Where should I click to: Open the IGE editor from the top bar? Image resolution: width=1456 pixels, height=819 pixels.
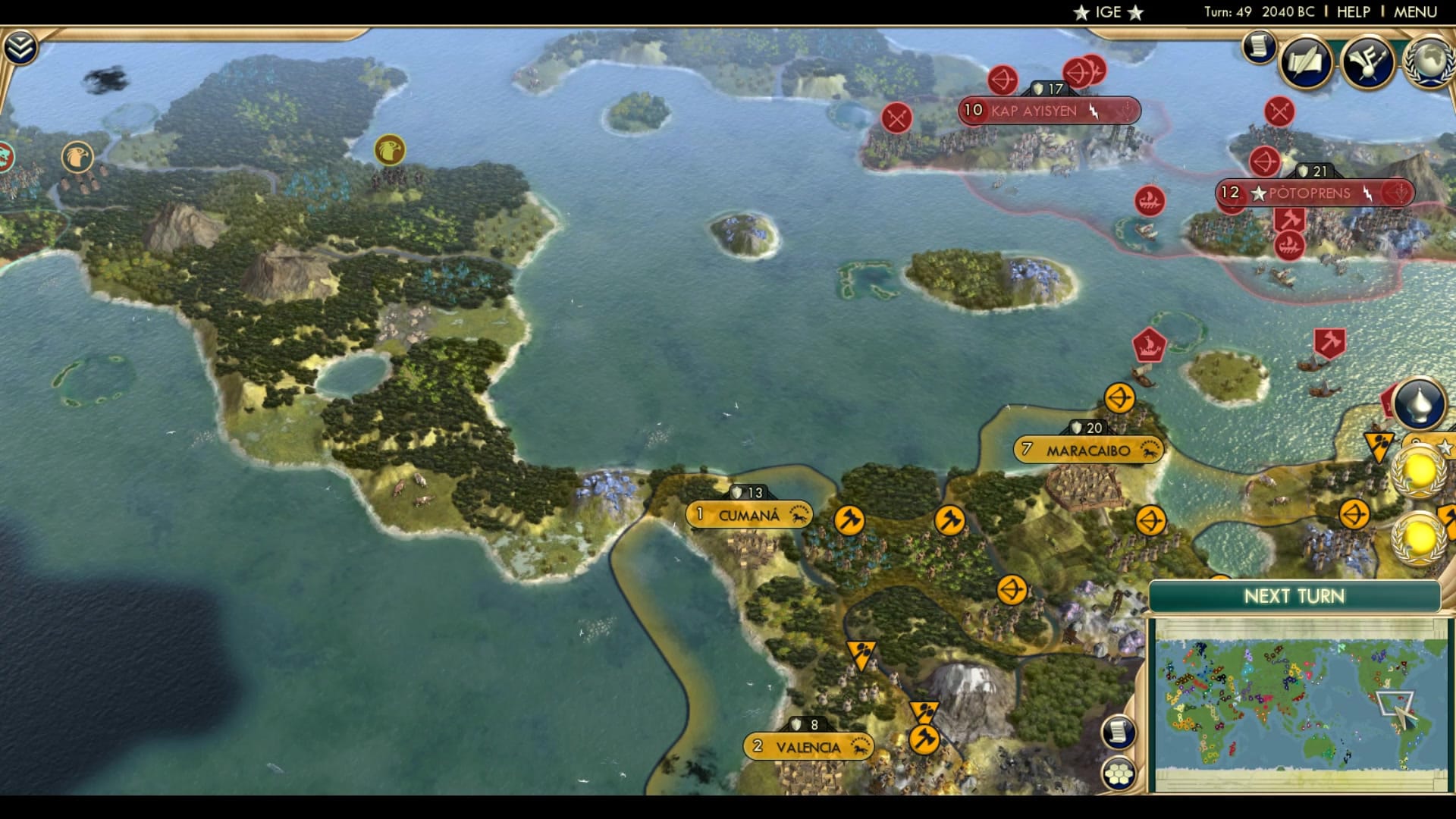pyautogui.click(x=1107, y=11)
